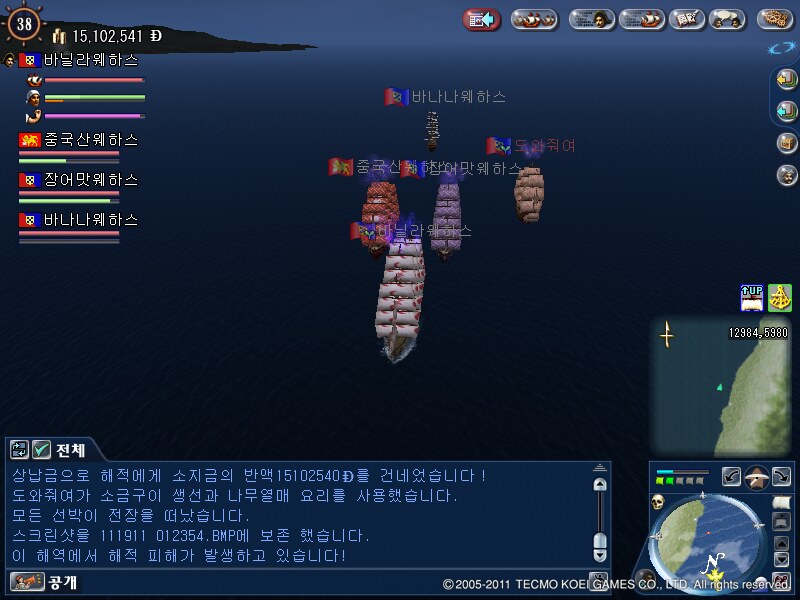800x600 pixels.
Task: Open the gears settings menu
Action: pos(775,19)
